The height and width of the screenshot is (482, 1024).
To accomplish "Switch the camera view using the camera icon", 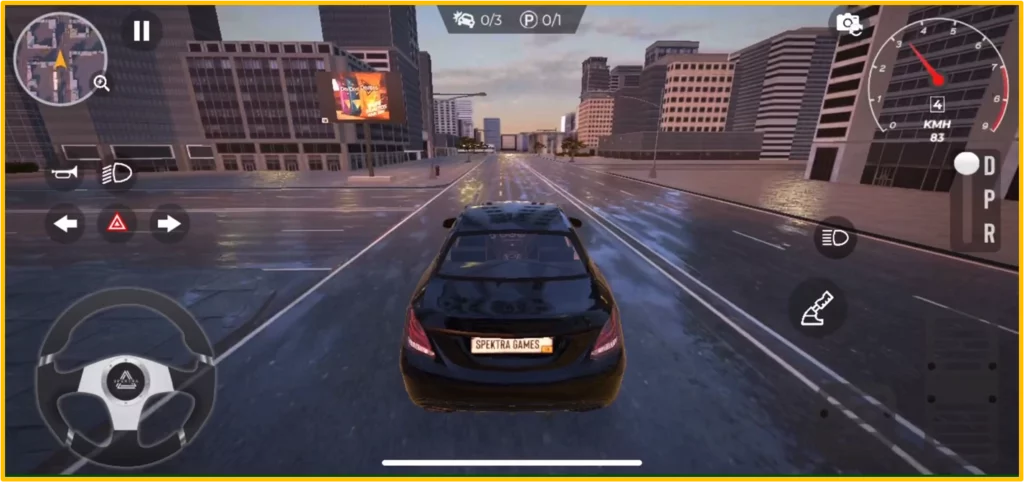I will pos(848,22).
